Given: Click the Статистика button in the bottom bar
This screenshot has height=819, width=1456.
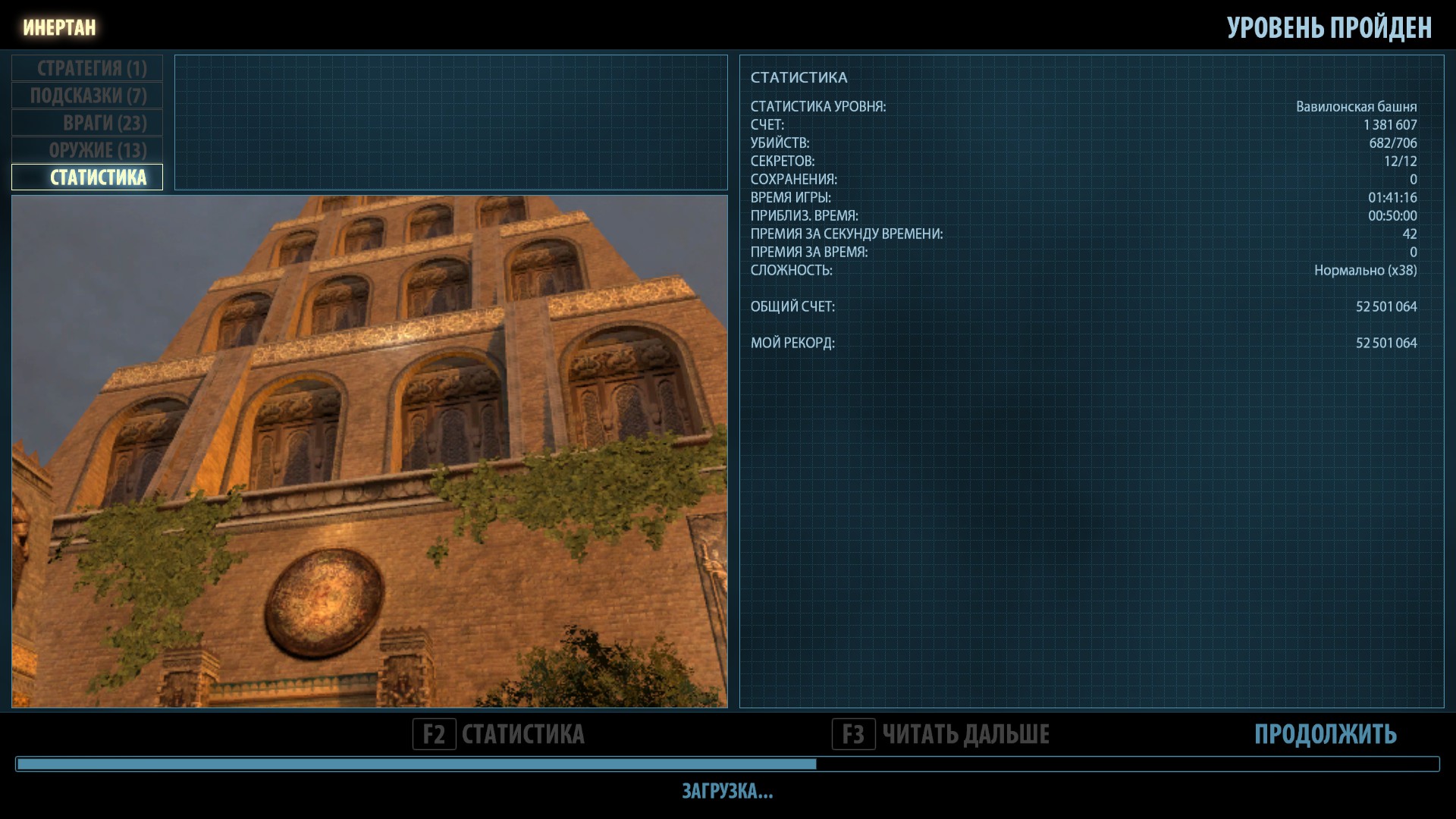Looking at the screenshot, I should [499, 734].
